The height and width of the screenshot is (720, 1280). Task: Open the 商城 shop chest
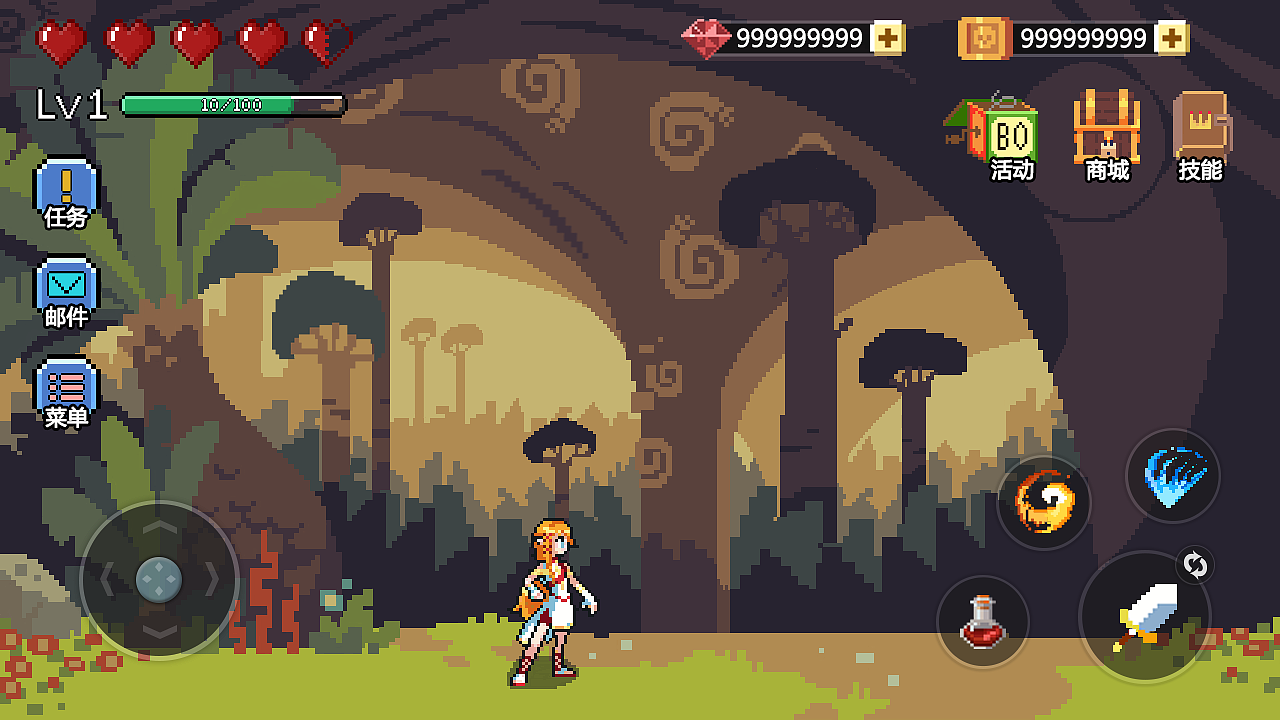tap(1107, 135)
